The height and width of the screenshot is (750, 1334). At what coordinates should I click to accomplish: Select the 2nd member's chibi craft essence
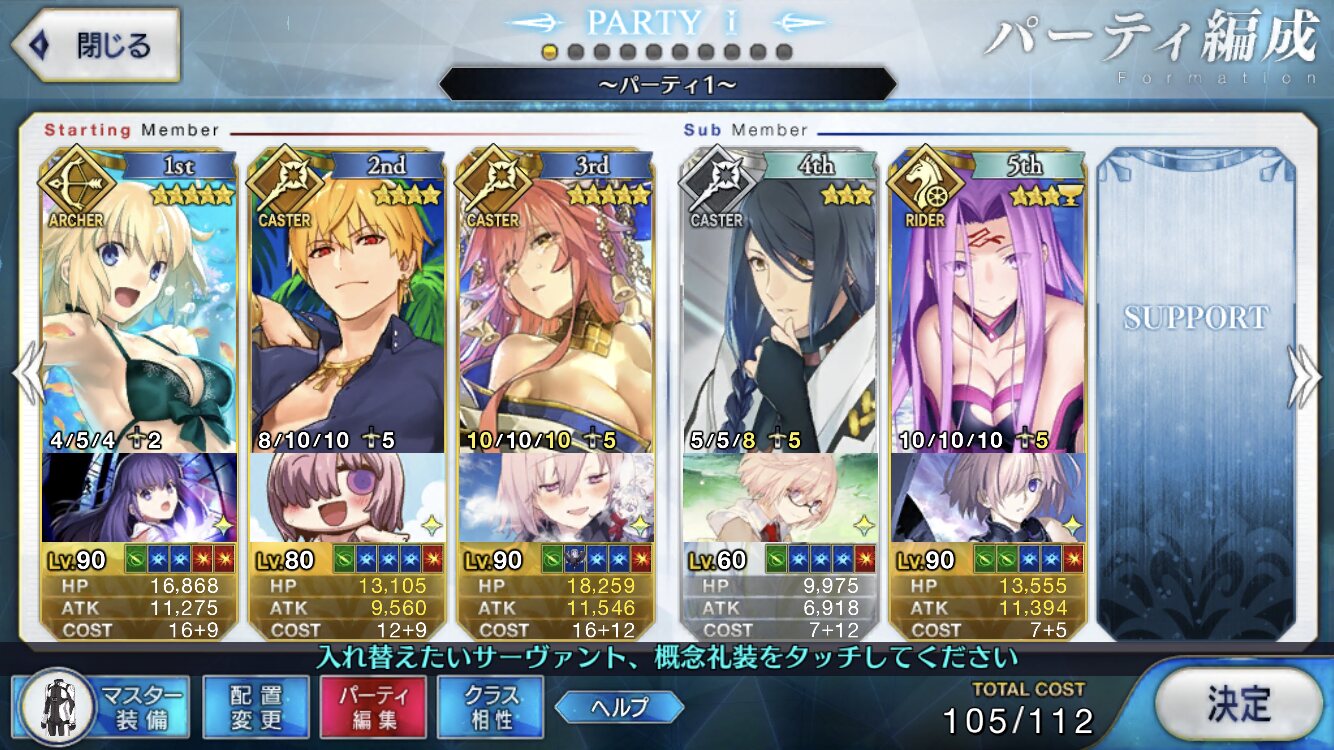tap(347, 497)
